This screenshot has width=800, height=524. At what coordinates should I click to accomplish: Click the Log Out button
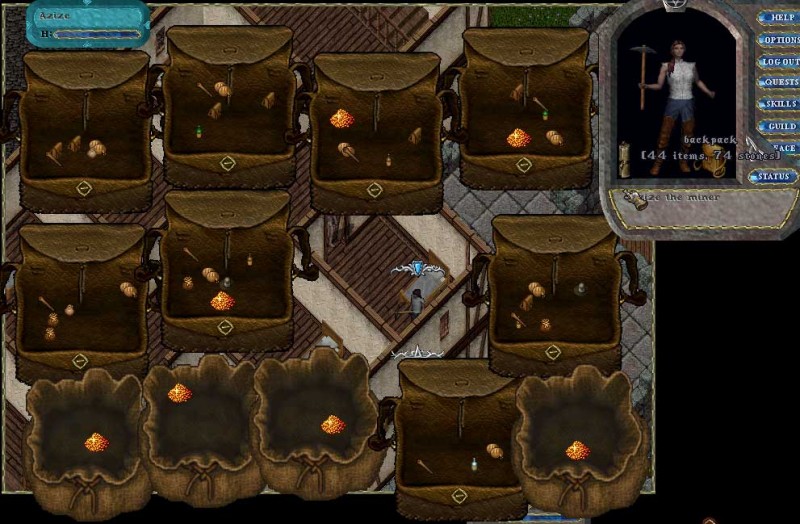(780, 62)
